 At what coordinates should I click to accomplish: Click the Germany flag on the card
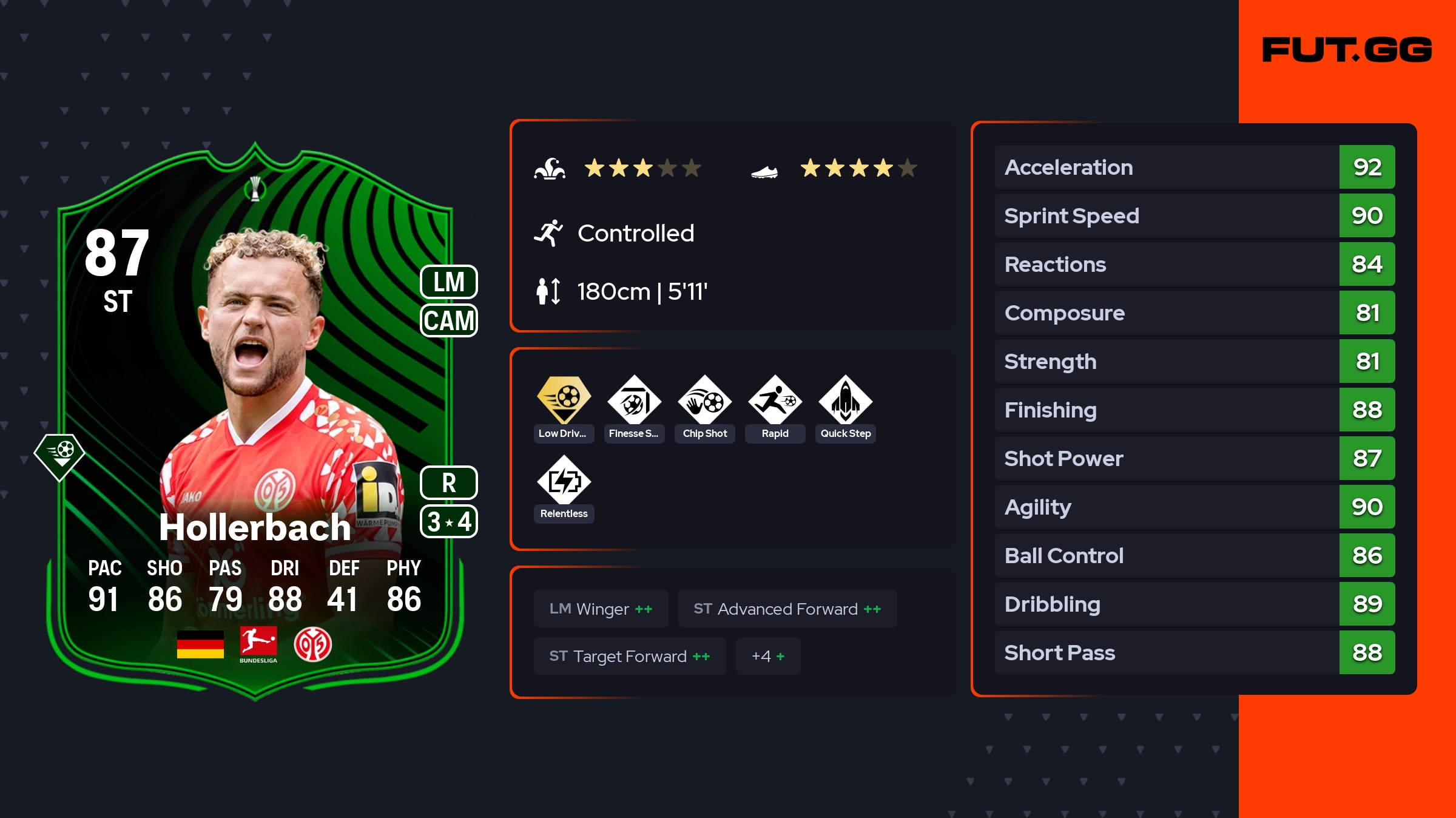(200, 644)
